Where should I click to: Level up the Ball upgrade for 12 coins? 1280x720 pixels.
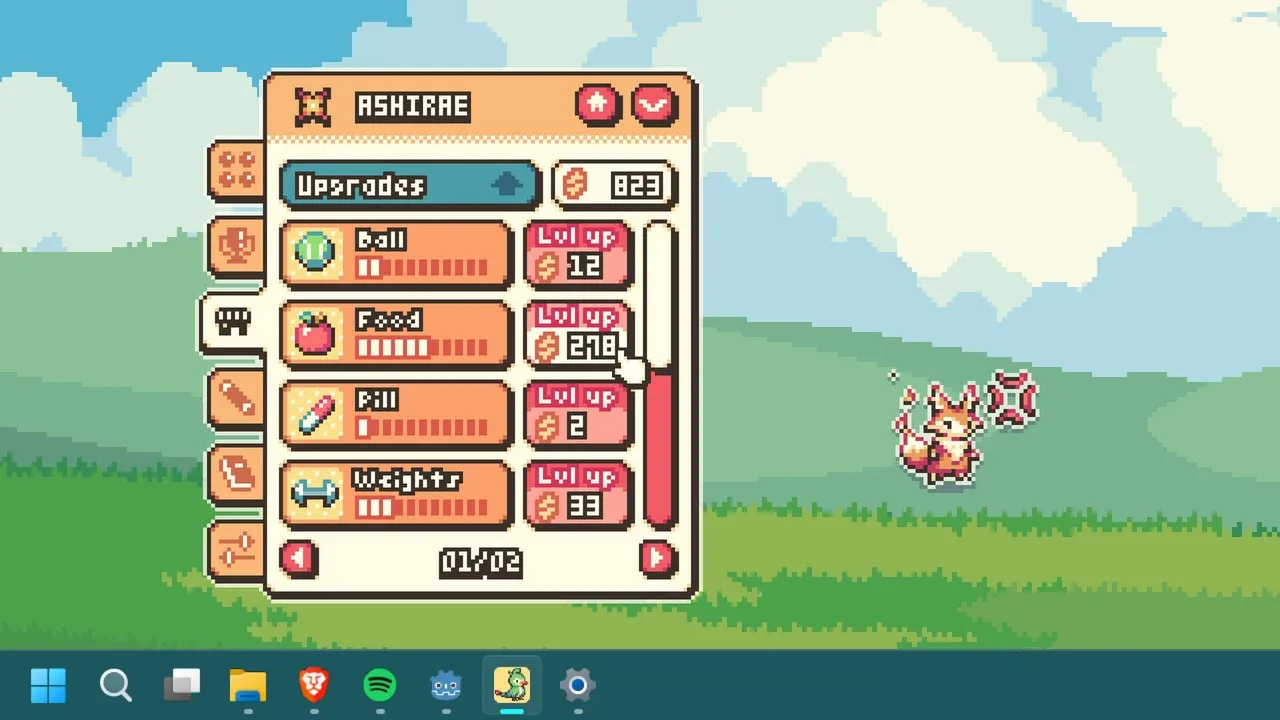pyautogui.click(x=578, y=254)
